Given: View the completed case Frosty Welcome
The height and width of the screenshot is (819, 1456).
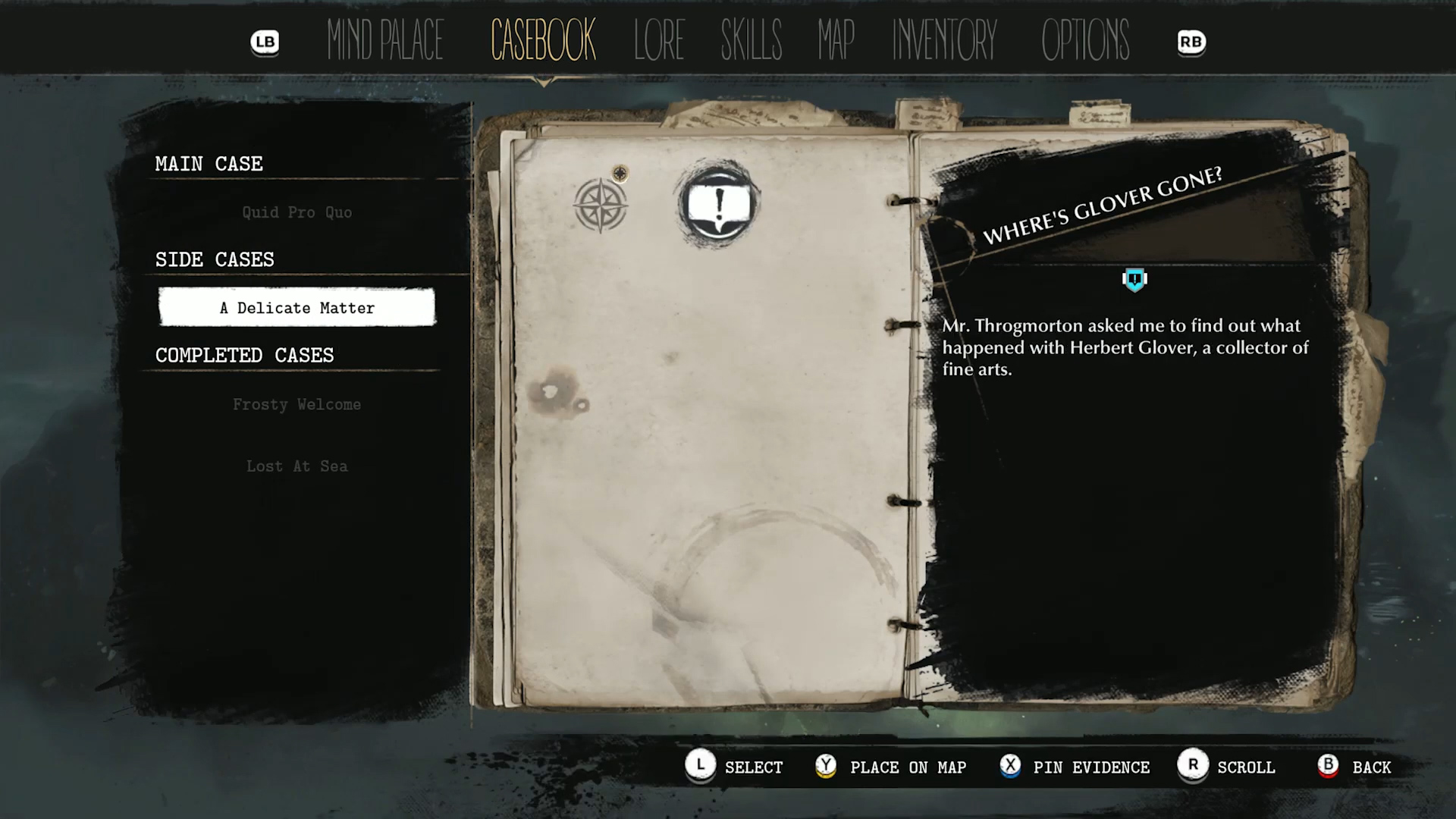Looking at the screenshot, I should (297, 404).
